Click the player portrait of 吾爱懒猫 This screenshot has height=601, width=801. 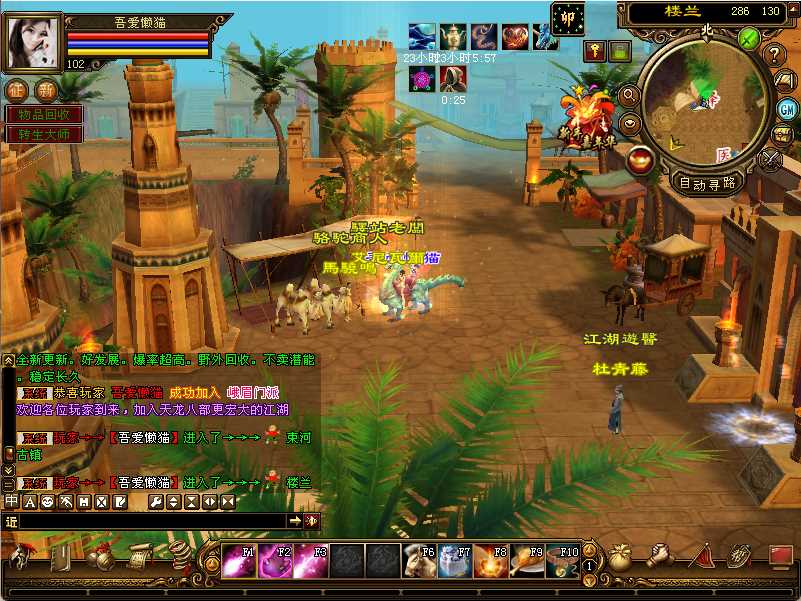tap(34, 41)
